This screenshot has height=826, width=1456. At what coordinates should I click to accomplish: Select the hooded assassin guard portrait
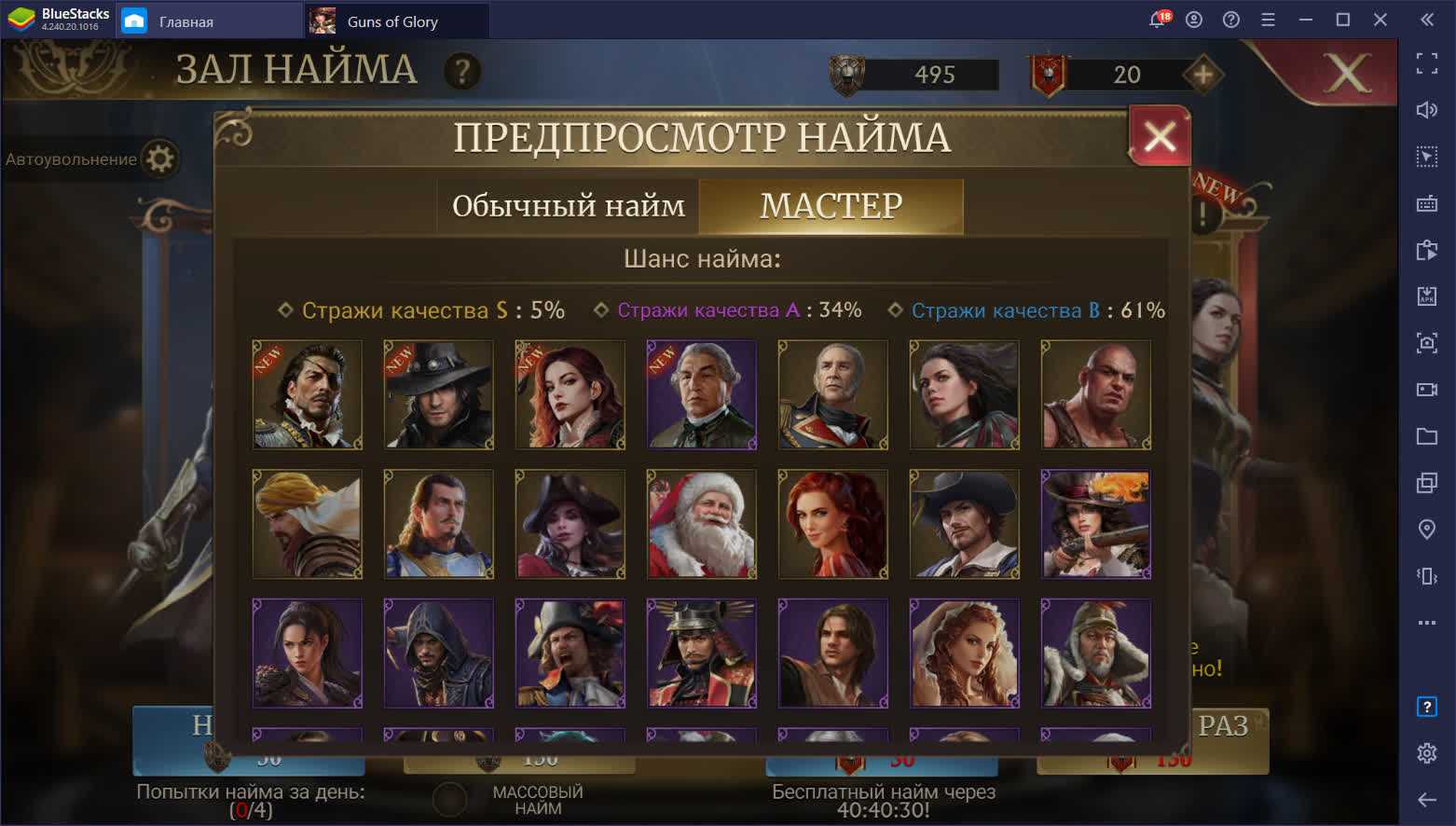click(x=438, y=654)
